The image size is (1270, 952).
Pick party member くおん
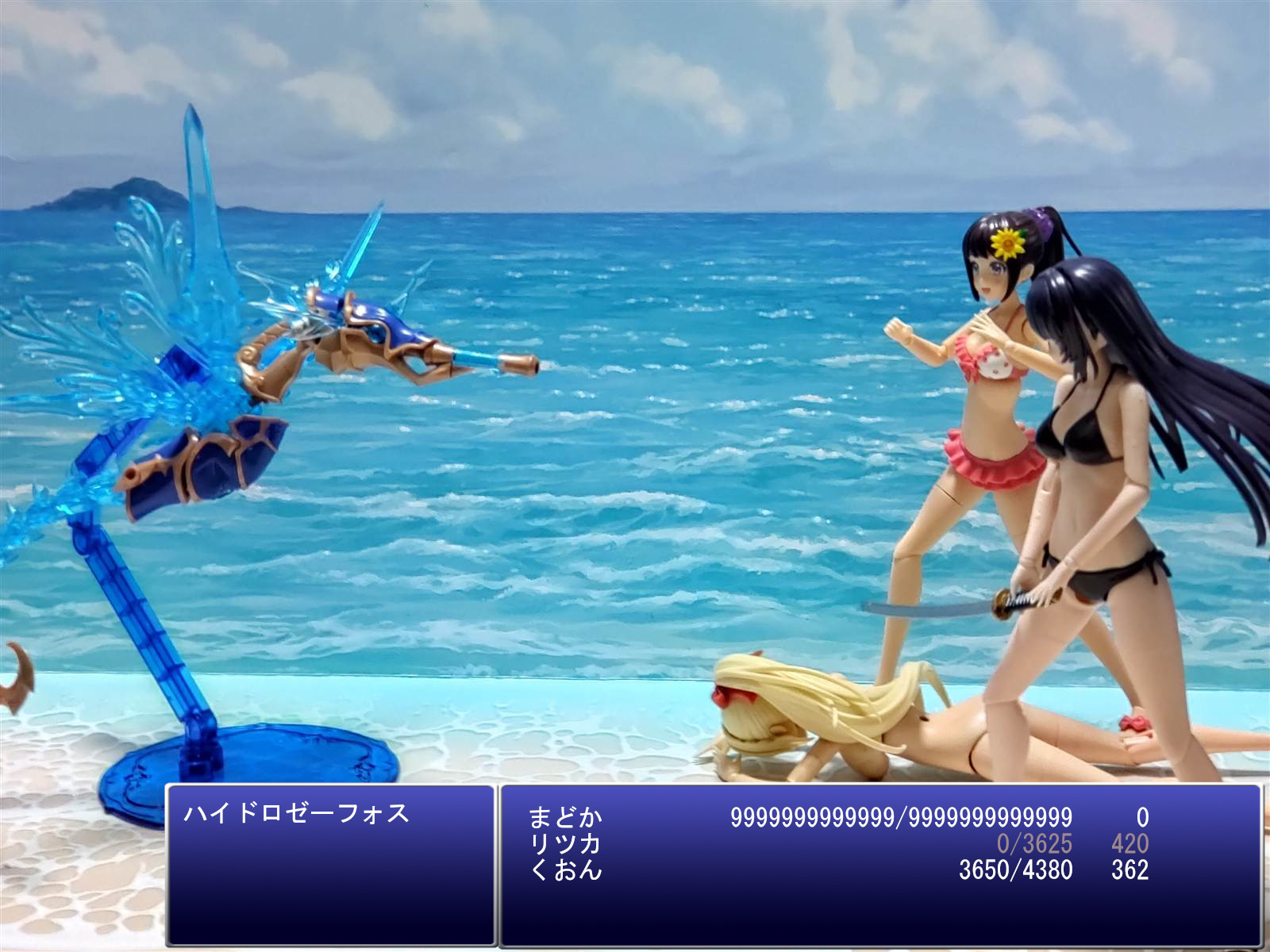[565, 870]
